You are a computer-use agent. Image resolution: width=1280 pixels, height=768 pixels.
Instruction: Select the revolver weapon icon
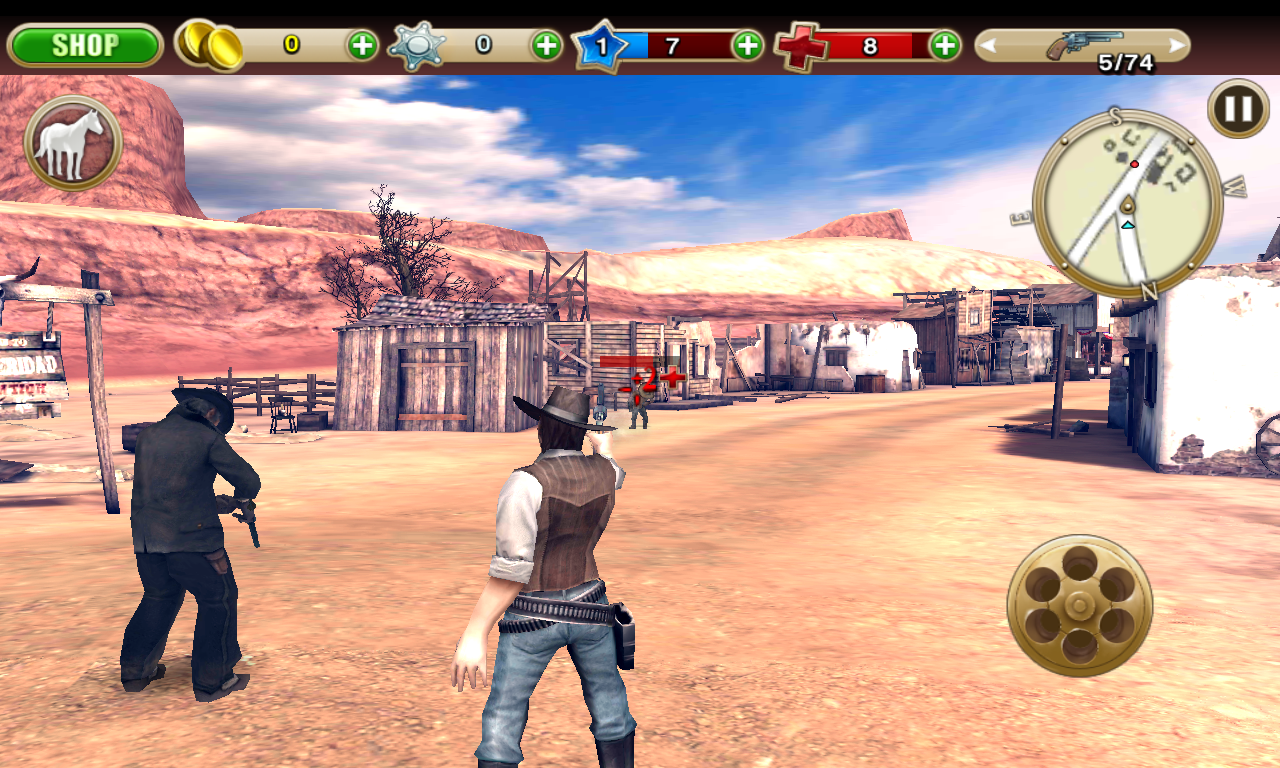click(1082, 44)
